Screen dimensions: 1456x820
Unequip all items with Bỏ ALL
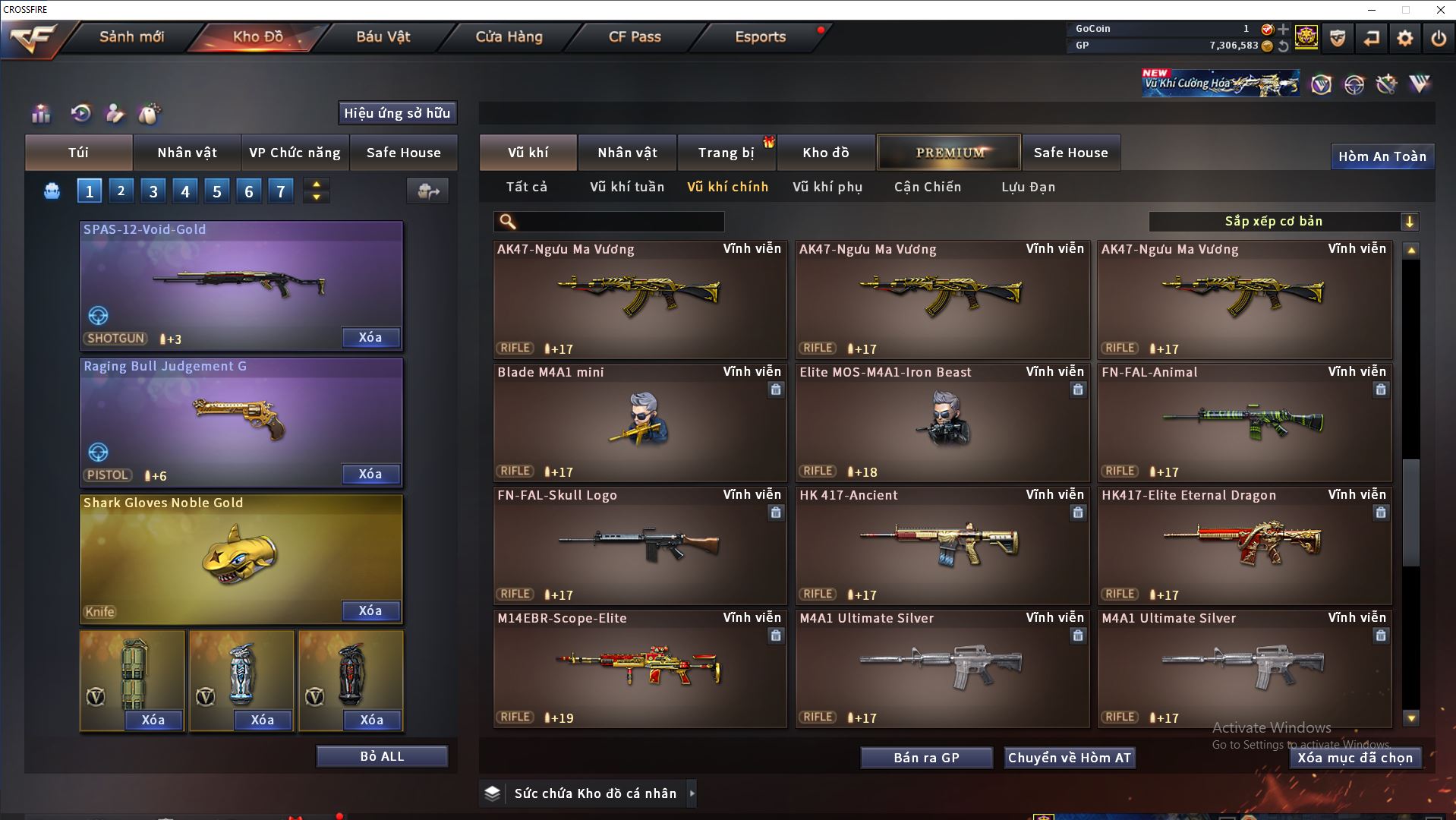coord(382,756)
